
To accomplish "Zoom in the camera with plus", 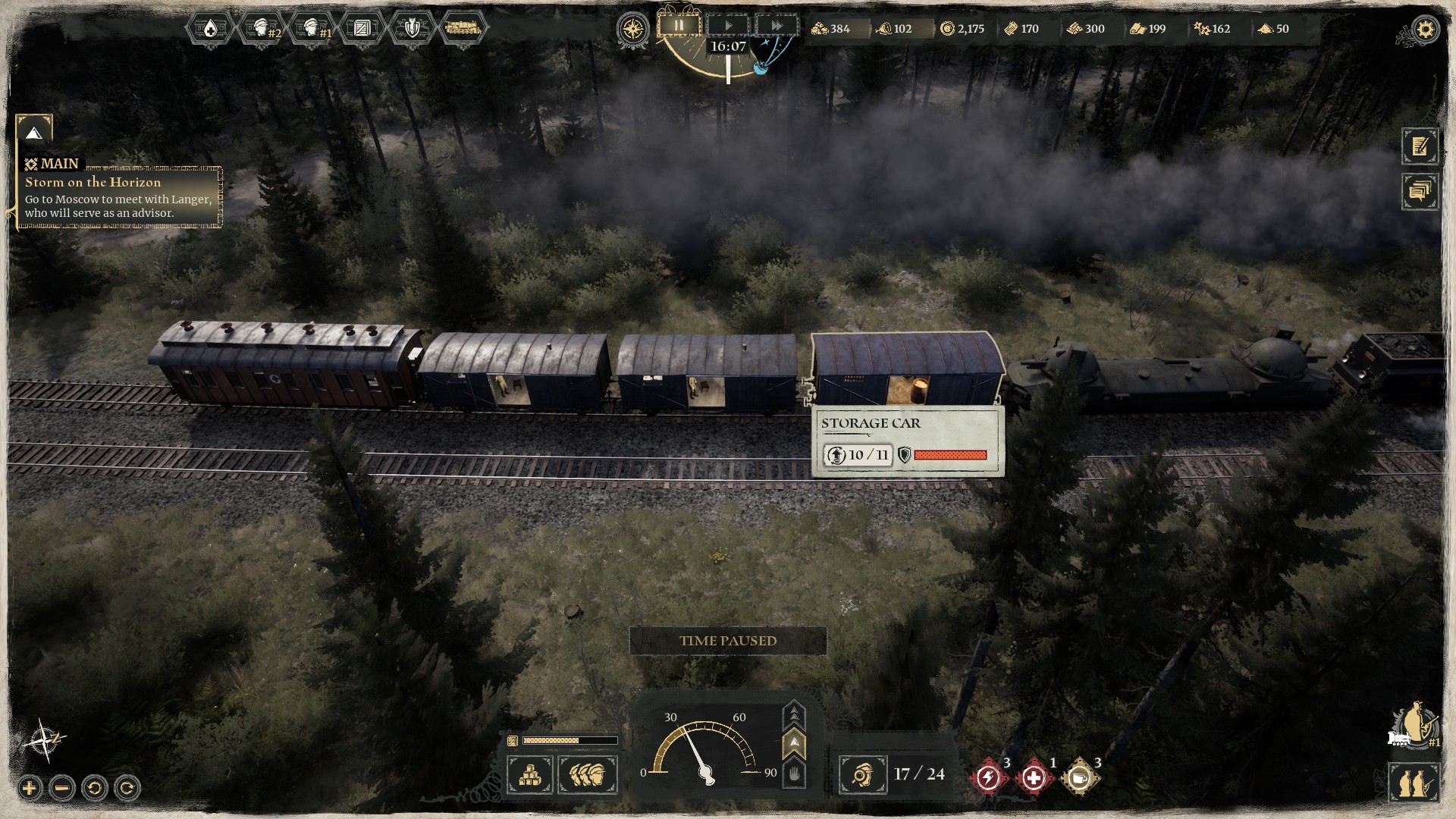I will point(30,789).
